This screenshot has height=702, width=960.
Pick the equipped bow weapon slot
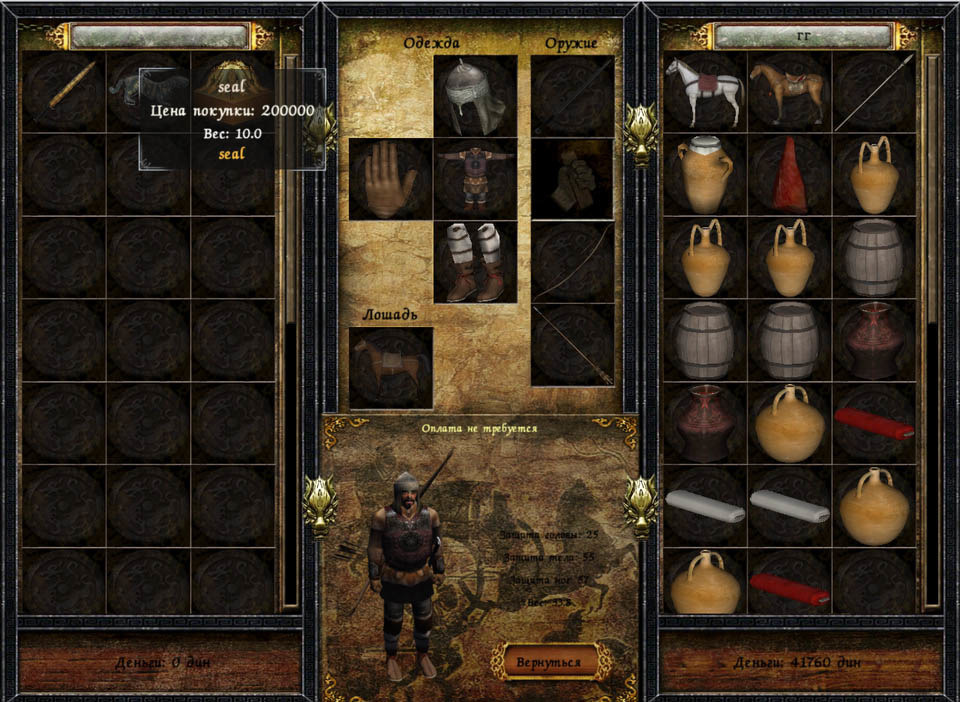tap(572, 262)
